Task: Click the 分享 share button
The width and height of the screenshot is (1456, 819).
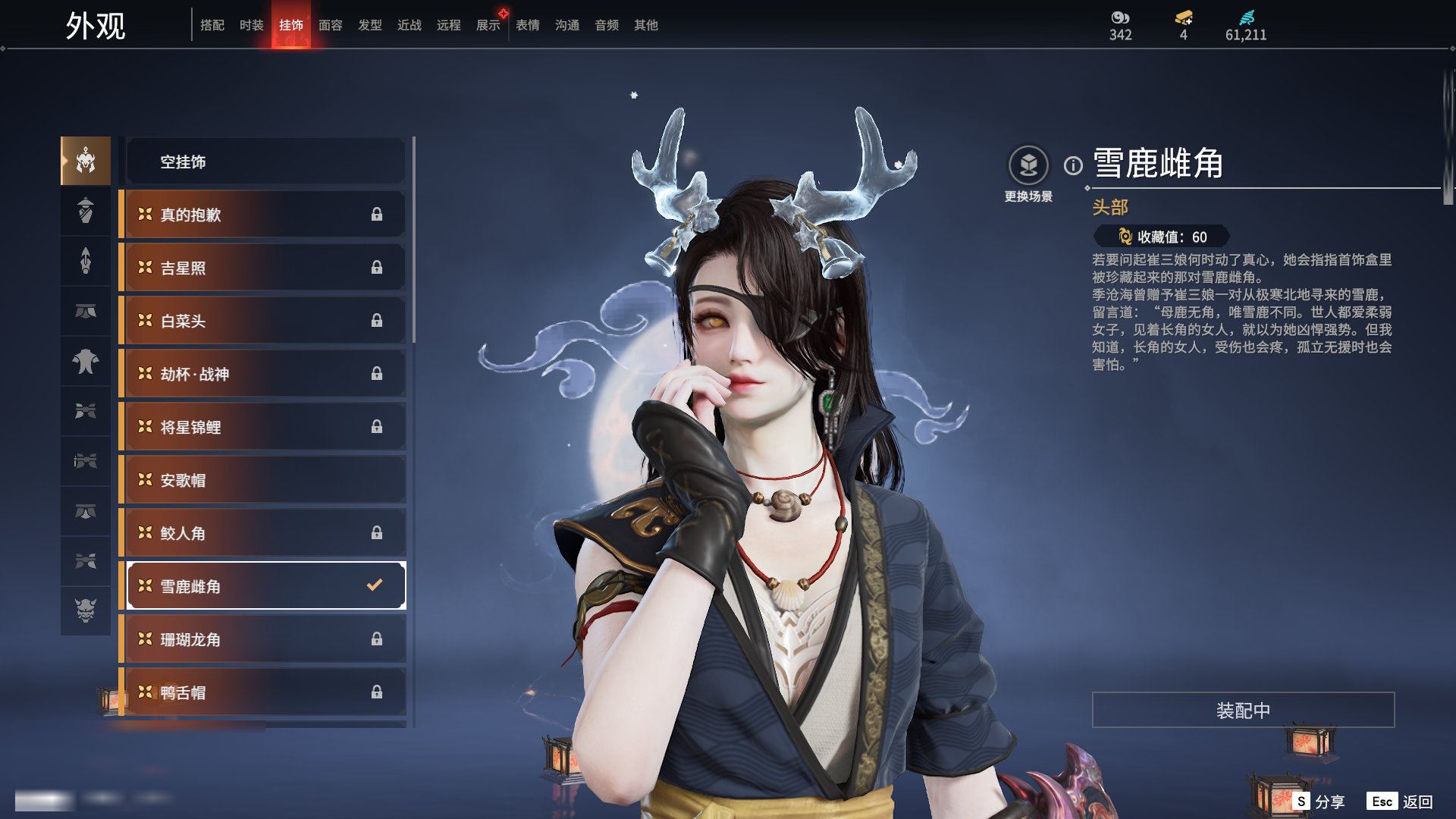Action: coord(1320,802)
